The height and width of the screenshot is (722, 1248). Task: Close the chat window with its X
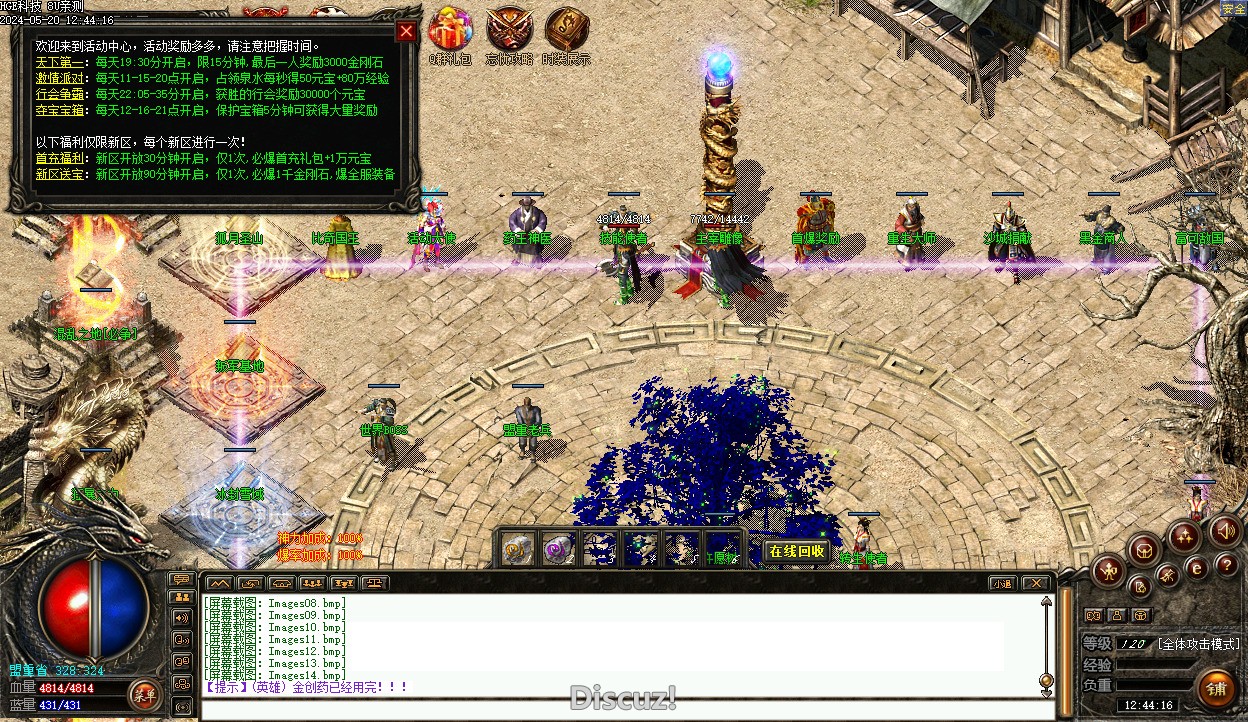pos(1036,583)
